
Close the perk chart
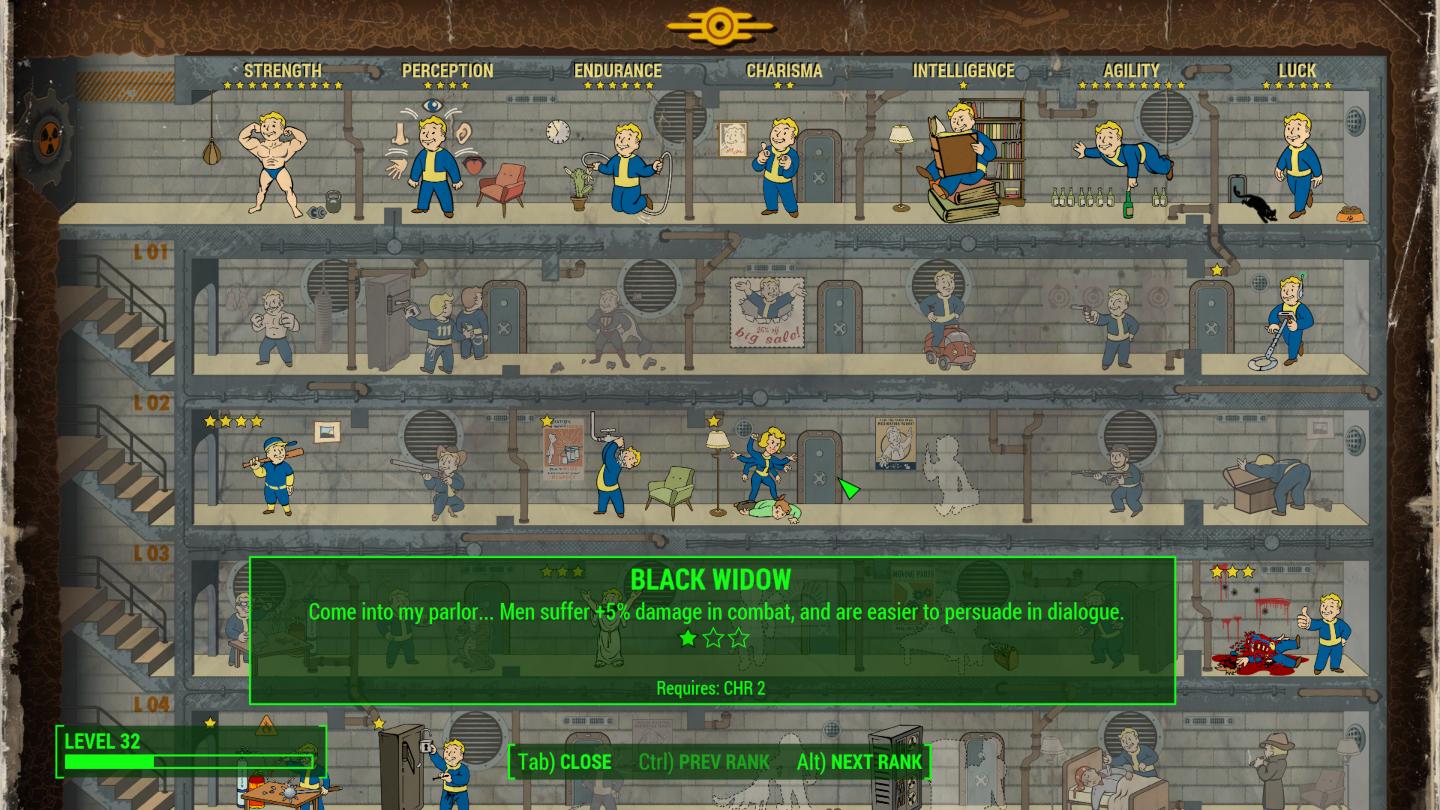tap(565, 762)
